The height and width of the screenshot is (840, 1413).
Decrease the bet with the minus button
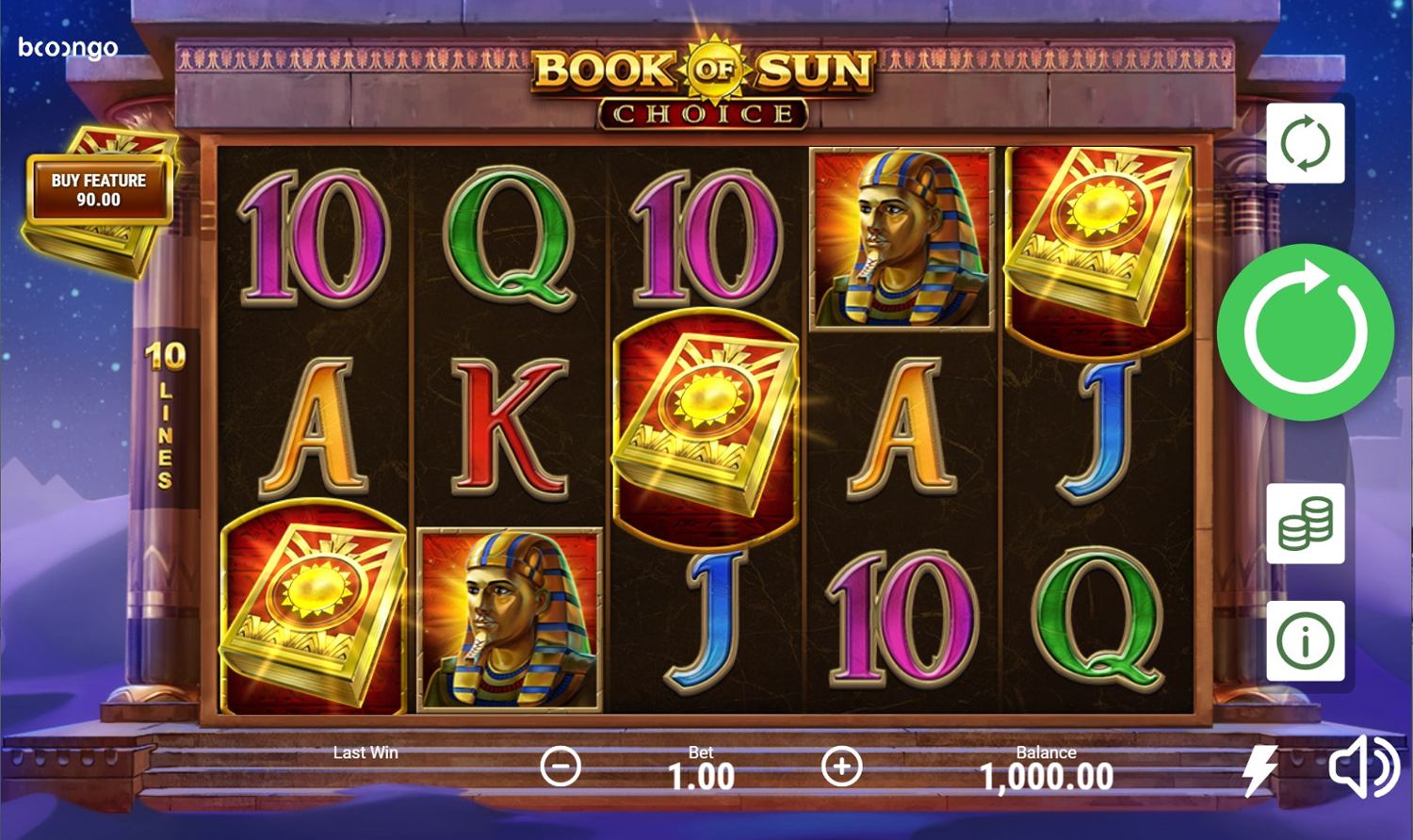click(560, 767)
